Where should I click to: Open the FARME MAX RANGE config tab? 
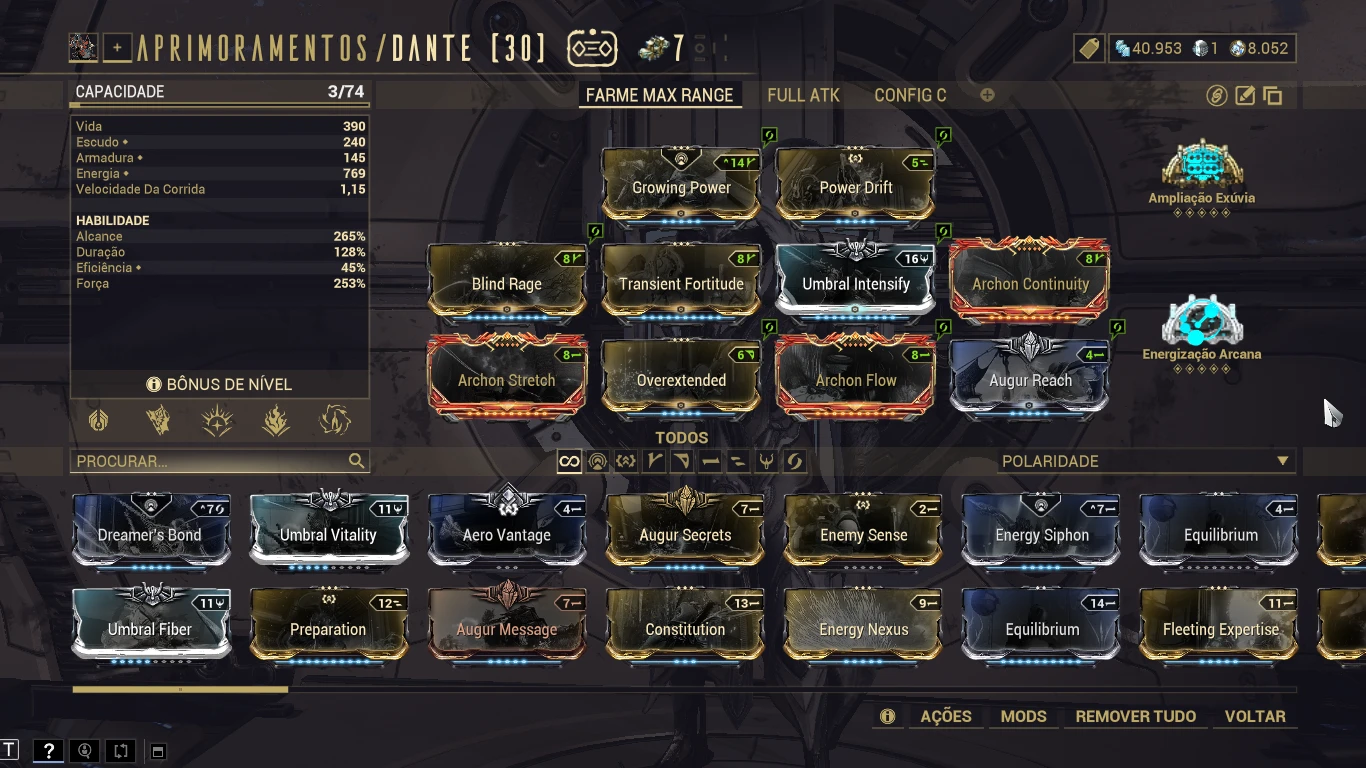(659, 95)
